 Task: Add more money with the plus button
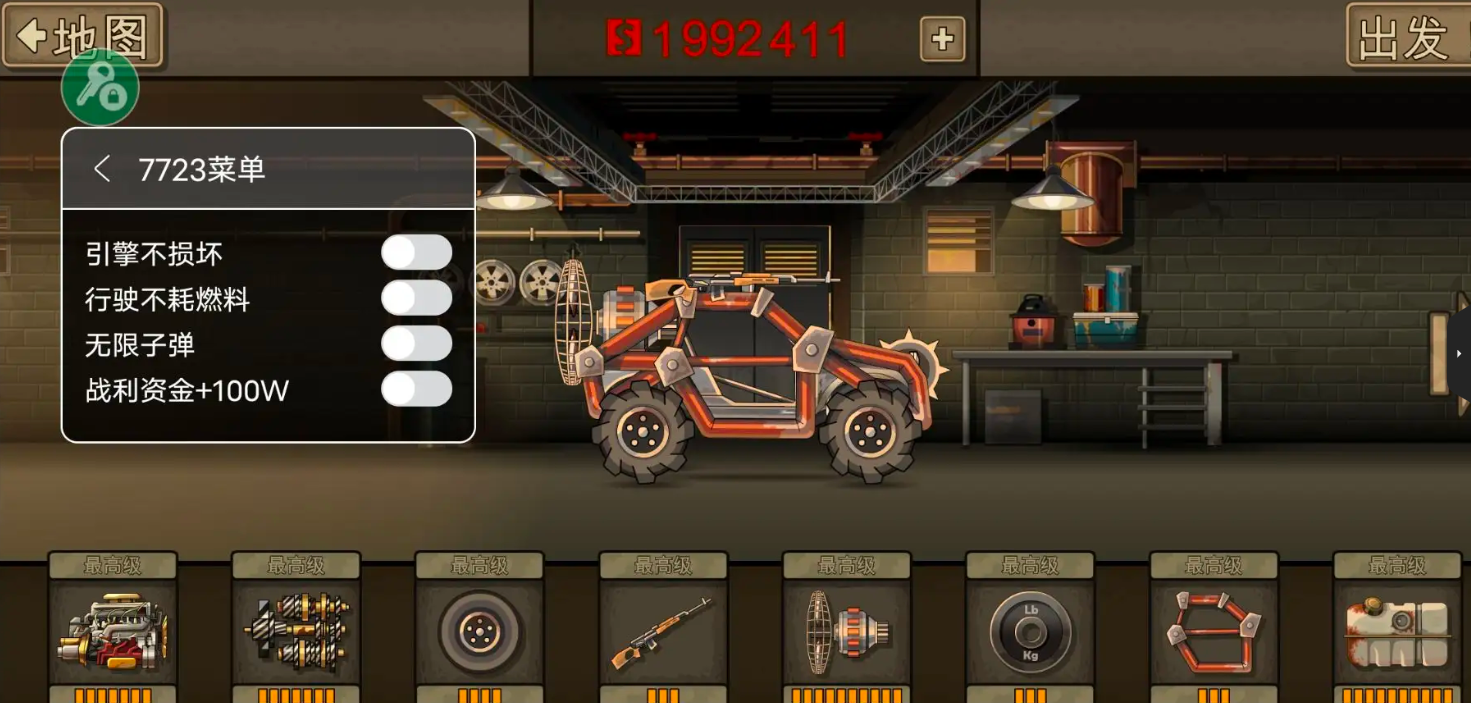pos(942,39)
